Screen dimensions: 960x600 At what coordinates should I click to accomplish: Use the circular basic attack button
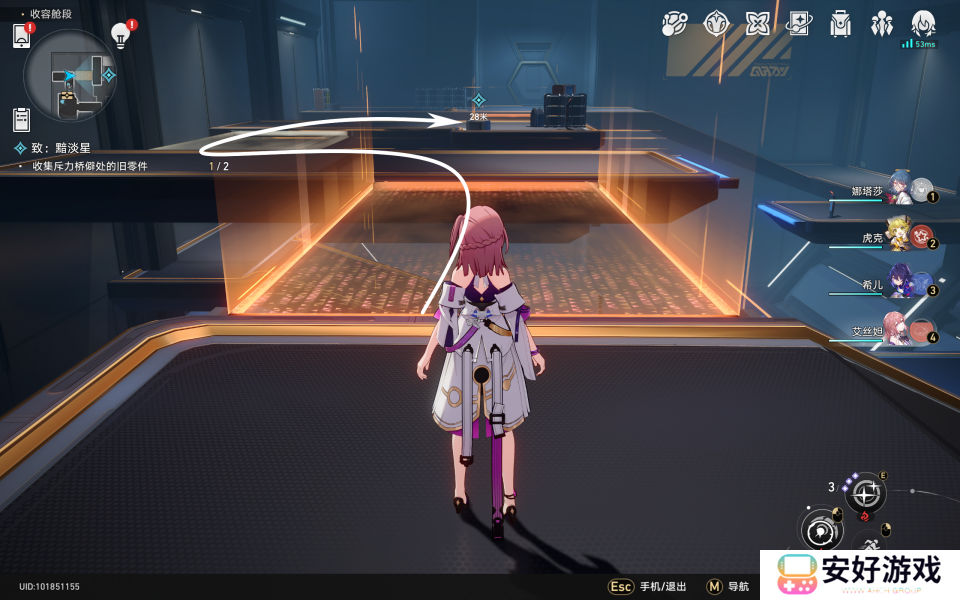[820, 530]
